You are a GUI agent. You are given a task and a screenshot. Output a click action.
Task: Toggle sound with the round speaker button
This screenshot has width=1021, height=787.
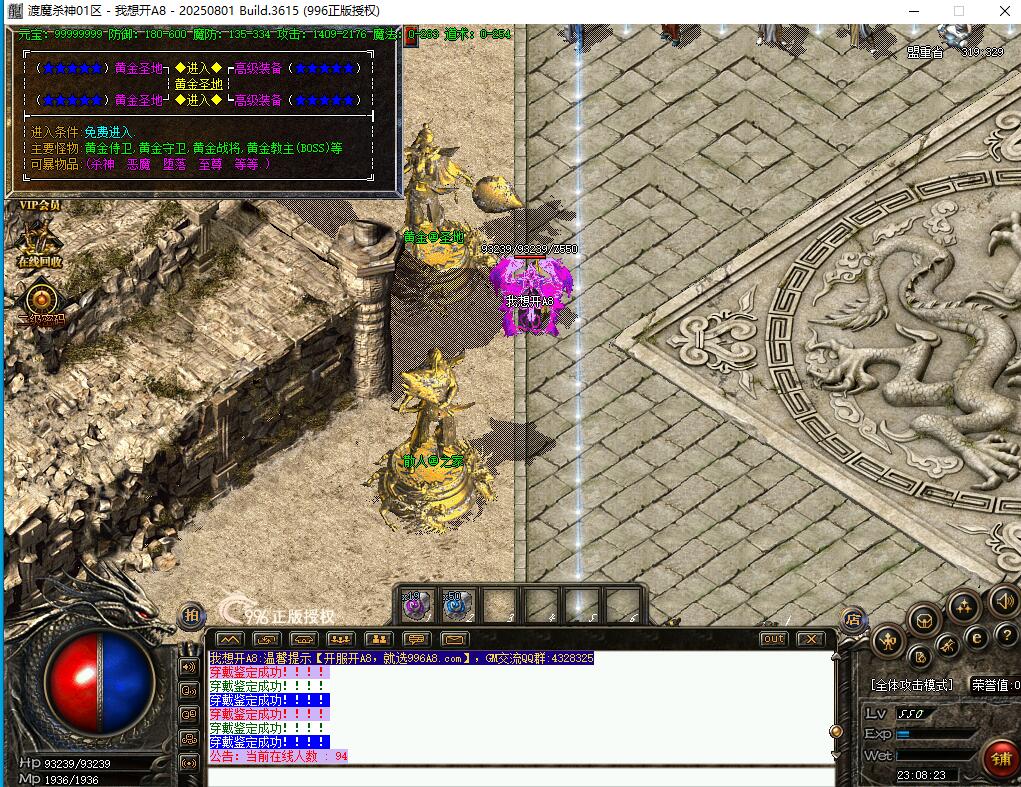click(x=1003, y=600)
